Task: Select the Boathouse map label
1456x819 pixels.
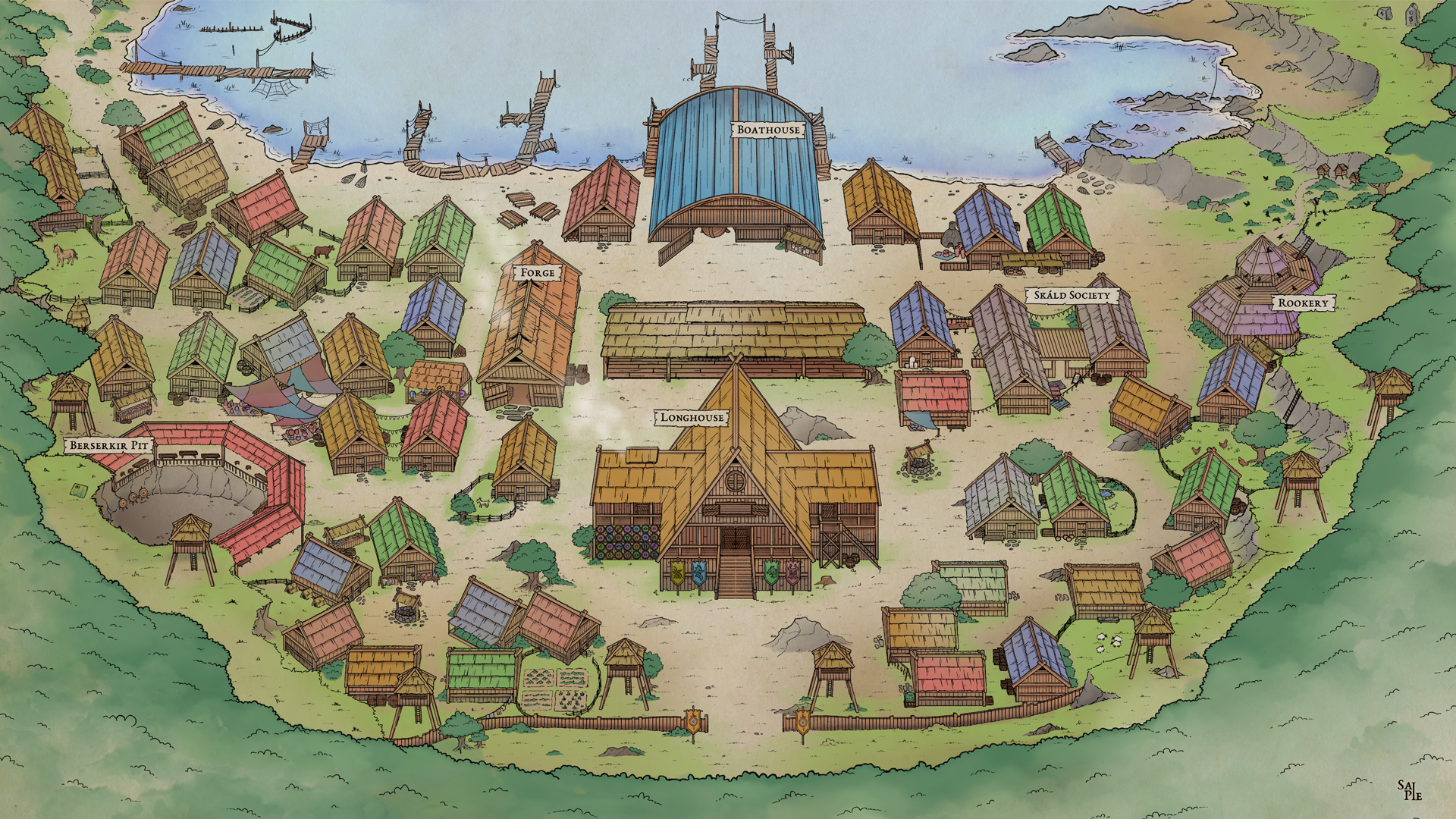Action: tap(768, 130)
